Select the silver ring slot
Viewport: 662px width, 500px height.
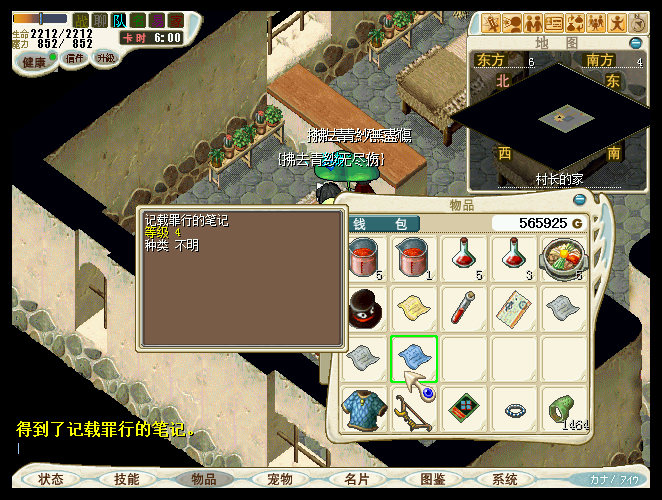tap(514, 409)
